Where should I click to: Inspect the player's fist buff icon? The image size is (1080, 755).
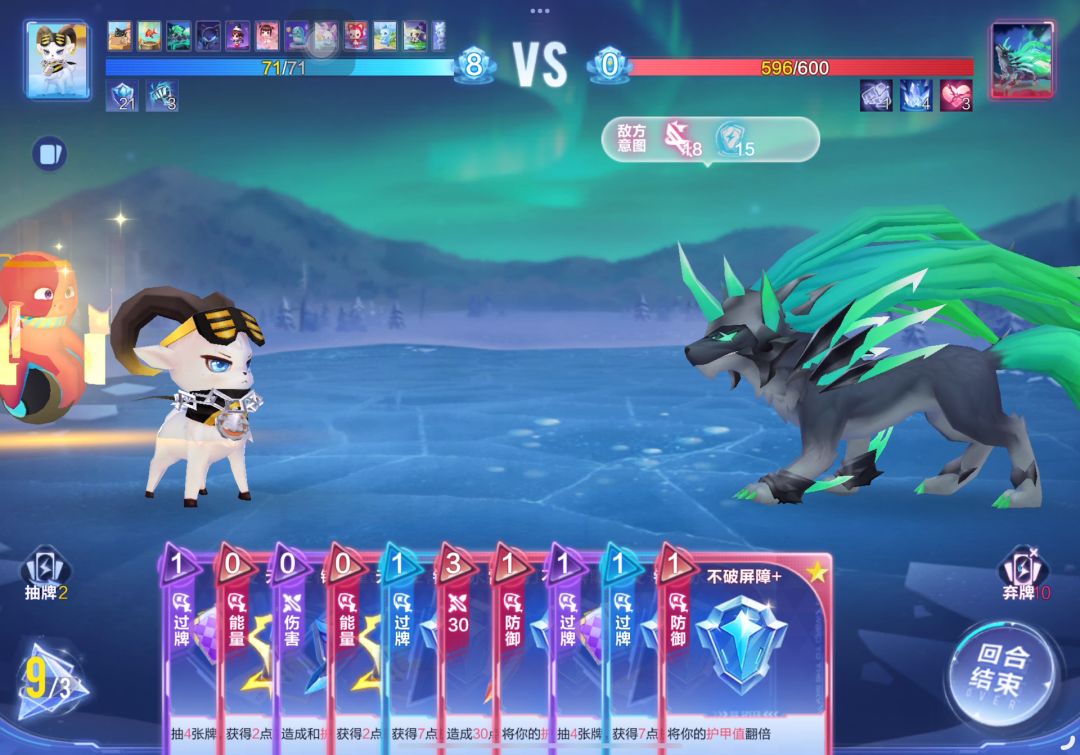point(162,96)
